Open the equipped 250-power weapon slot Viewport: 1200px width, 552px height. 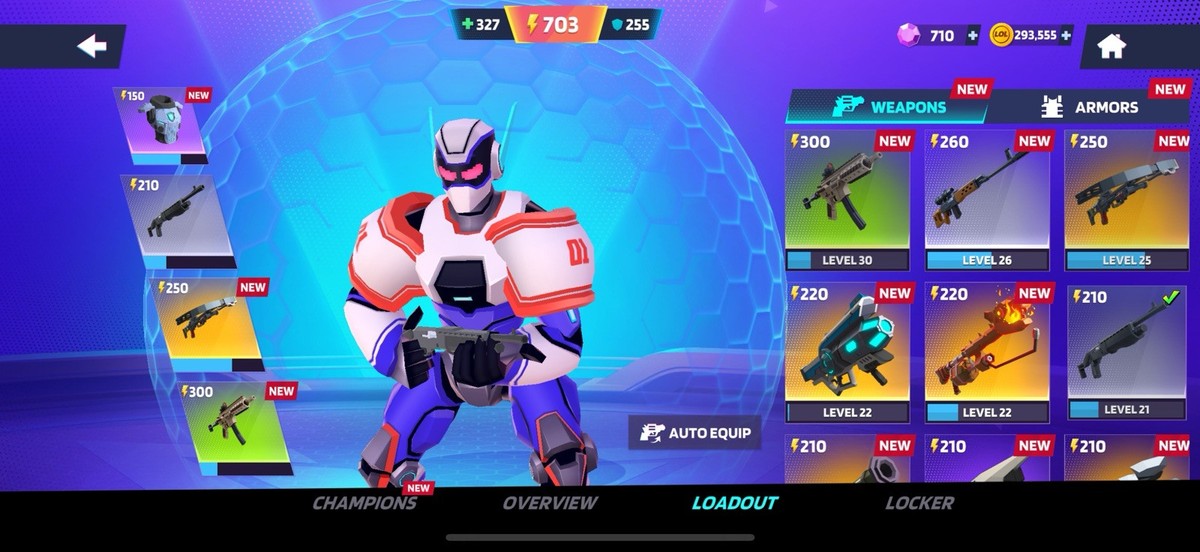click(x=207, y=319)
